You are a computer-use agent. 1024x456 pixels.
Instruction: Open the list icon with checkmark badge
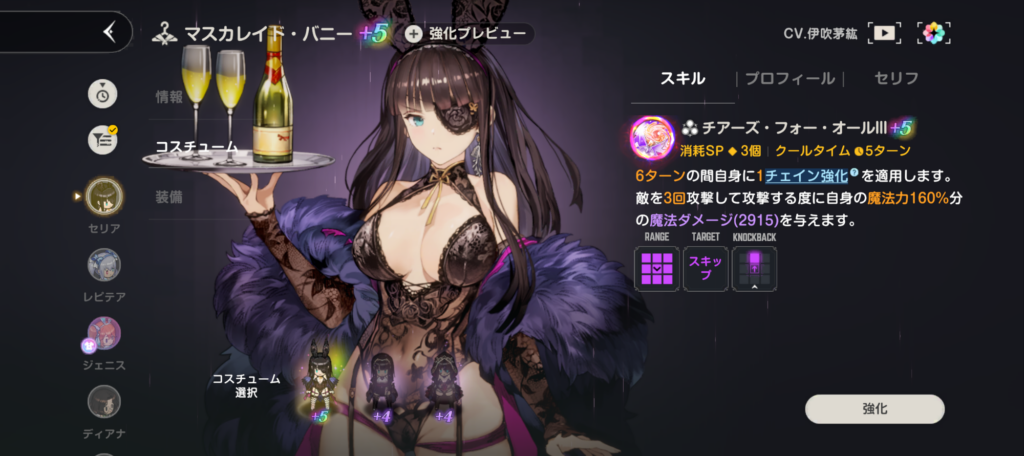click(x=103, y=140)
